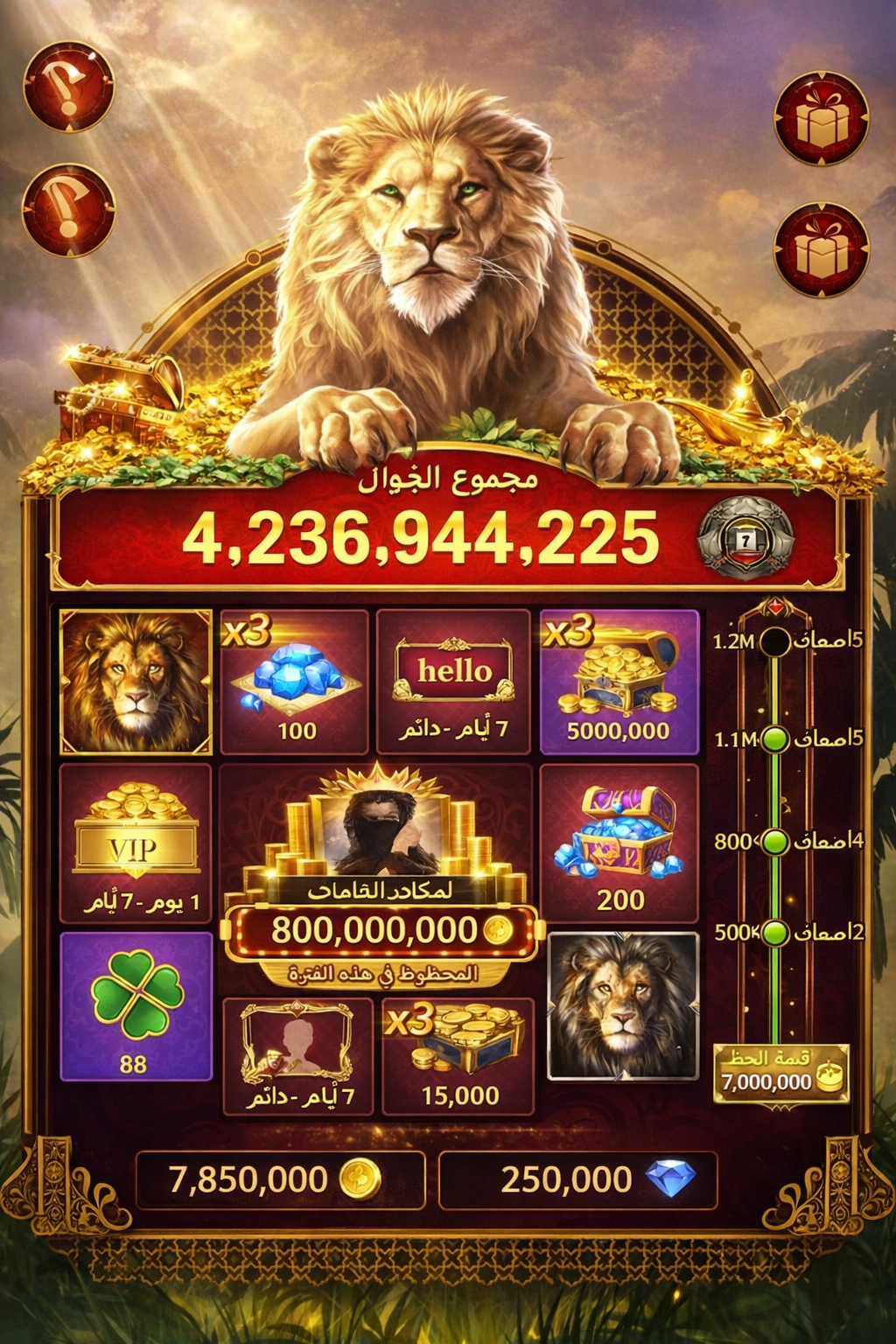Select the x3 treasure chest 5000,000 prize
This screenshot has width=896, height=1344.
[619, 682]
